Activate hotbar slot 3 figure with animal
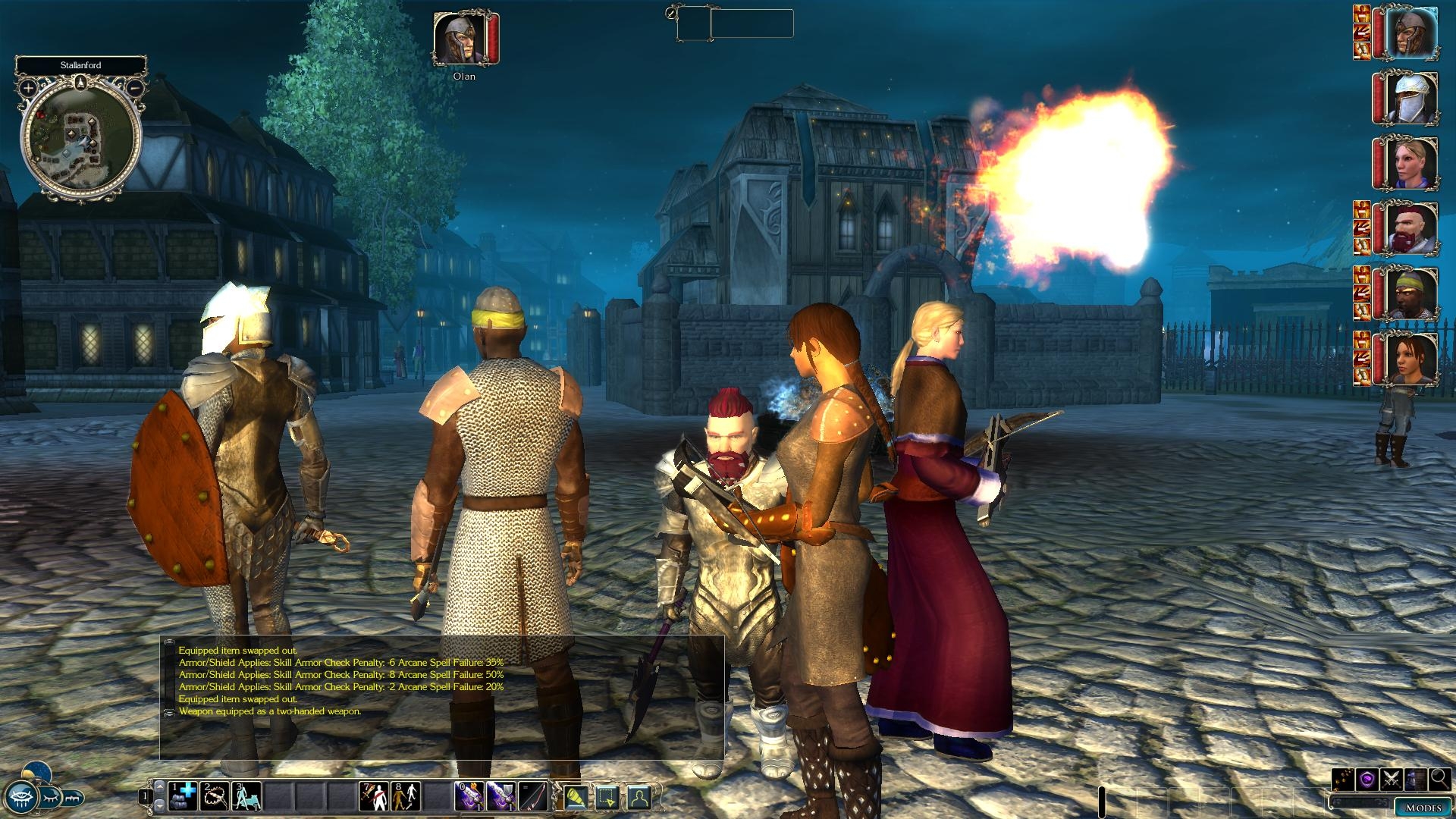 point(246,796)
